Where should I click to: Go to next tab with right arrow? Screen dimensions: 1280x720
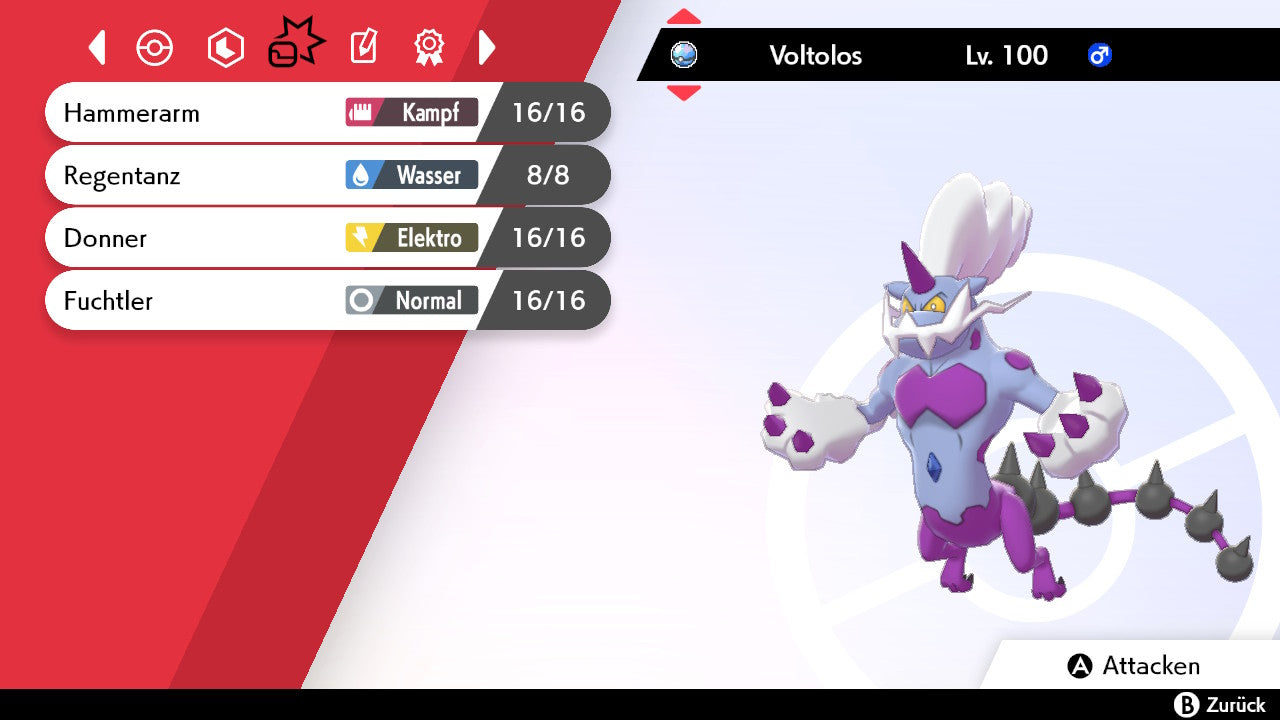487,48
